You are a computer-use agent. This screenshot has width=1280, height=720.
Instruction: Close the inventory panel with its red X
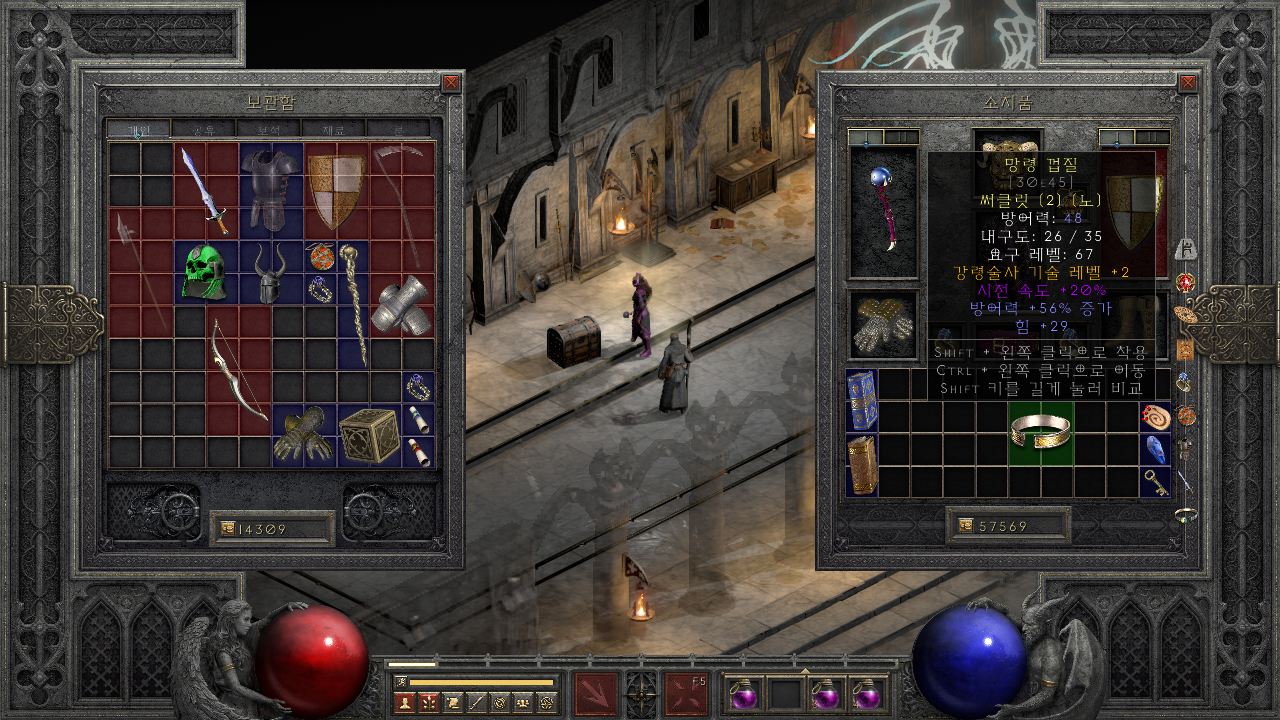pos(1188,83)
